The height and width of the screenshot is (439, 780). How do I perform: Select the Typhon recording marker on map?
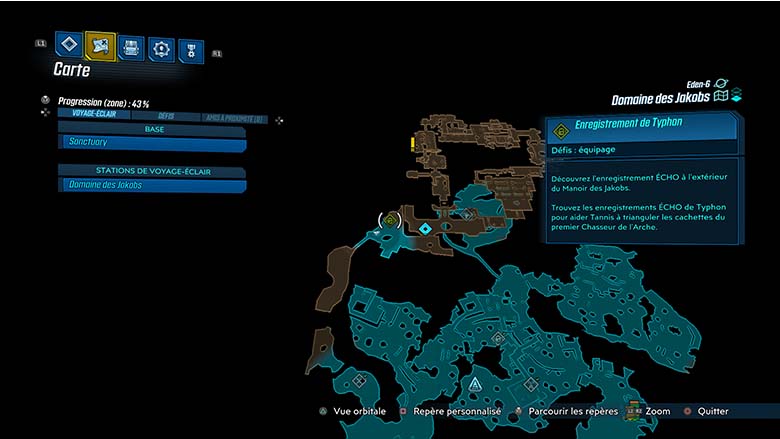click(390, 219)
